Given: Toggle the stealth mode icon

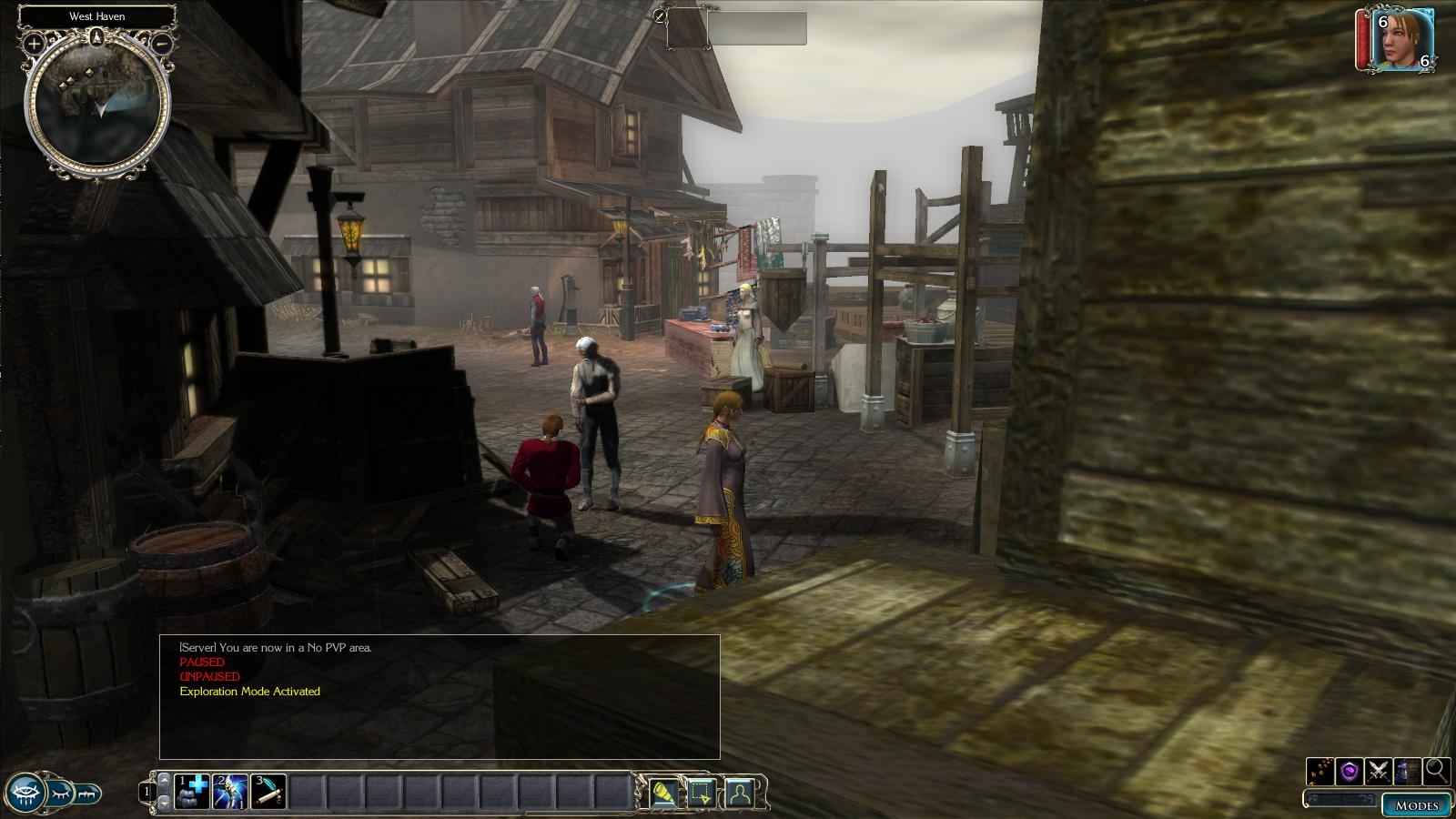Looking at the screenshot, I should (x=1407, y=771).
